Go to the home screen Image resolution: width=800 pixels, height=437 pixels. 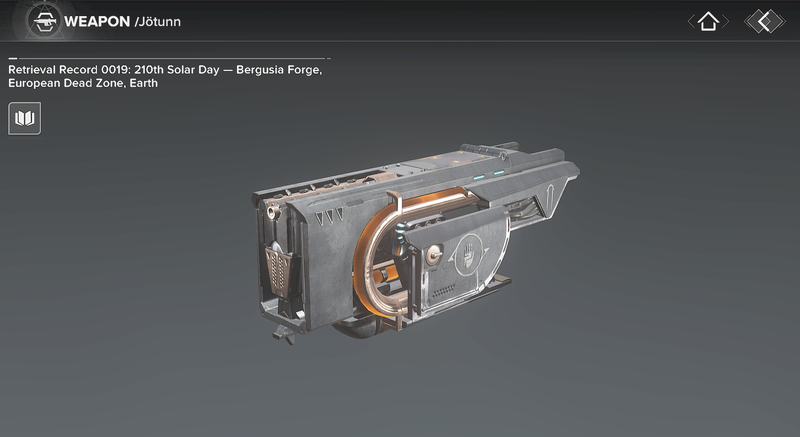pyautogui.click(x=708, y=21)
